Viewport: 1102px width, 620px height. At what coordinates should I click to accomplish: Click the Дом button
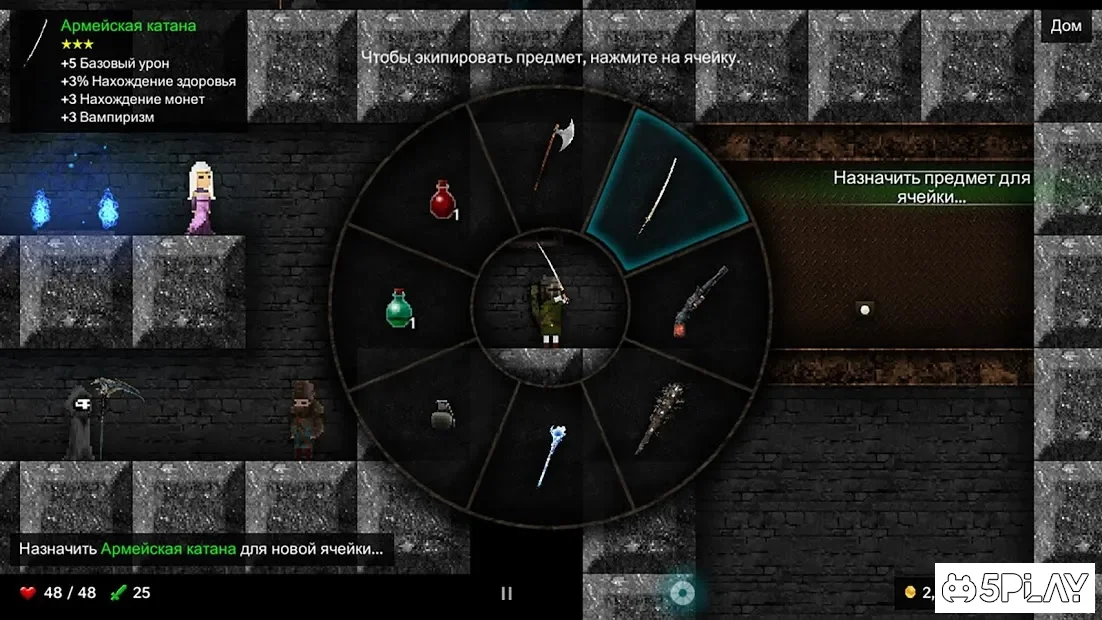pos(1066,26)
